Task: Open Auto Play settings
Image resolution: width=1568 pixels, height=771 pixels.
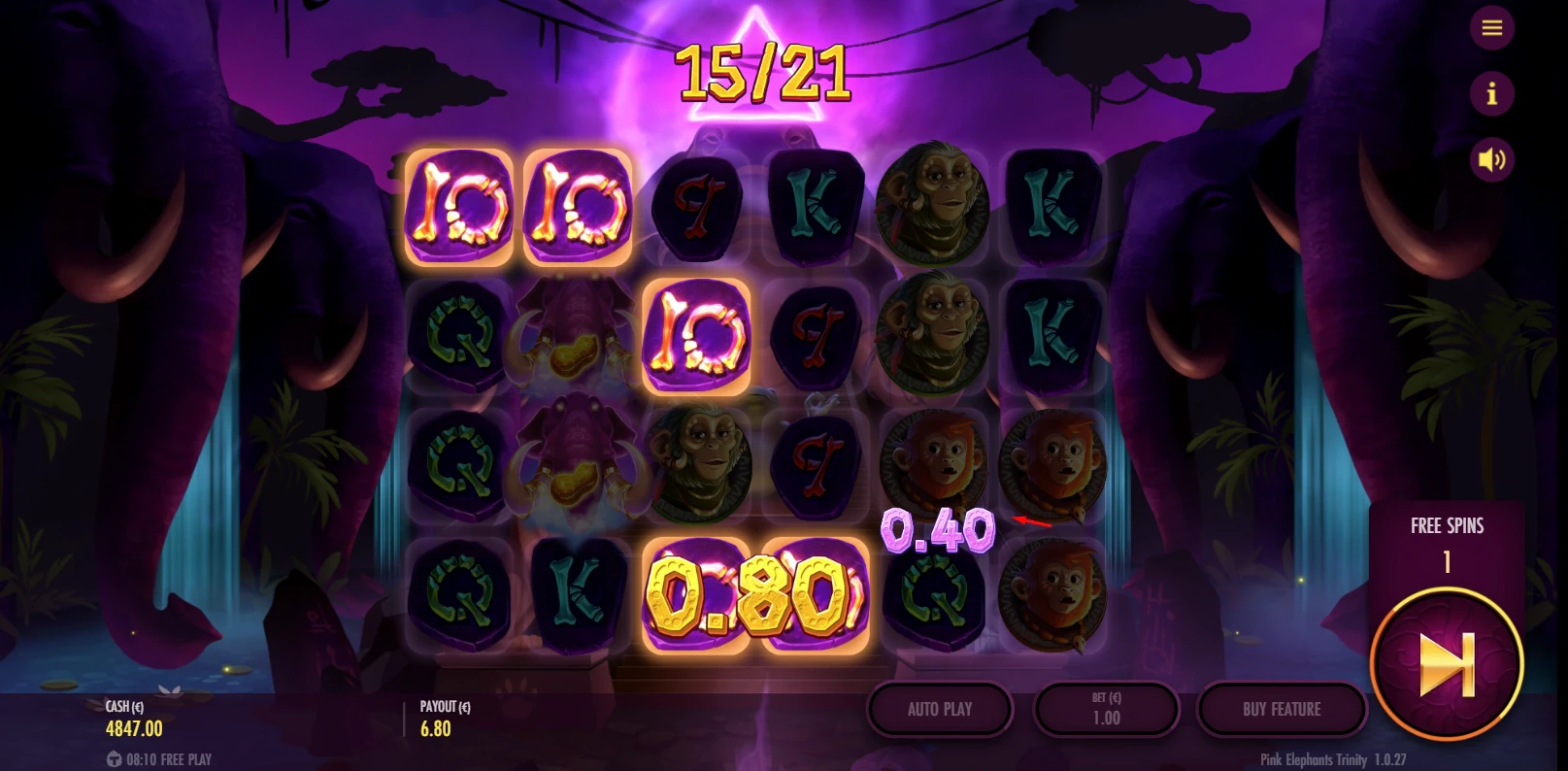Action: pyautogui.click(x=940, y=710)
